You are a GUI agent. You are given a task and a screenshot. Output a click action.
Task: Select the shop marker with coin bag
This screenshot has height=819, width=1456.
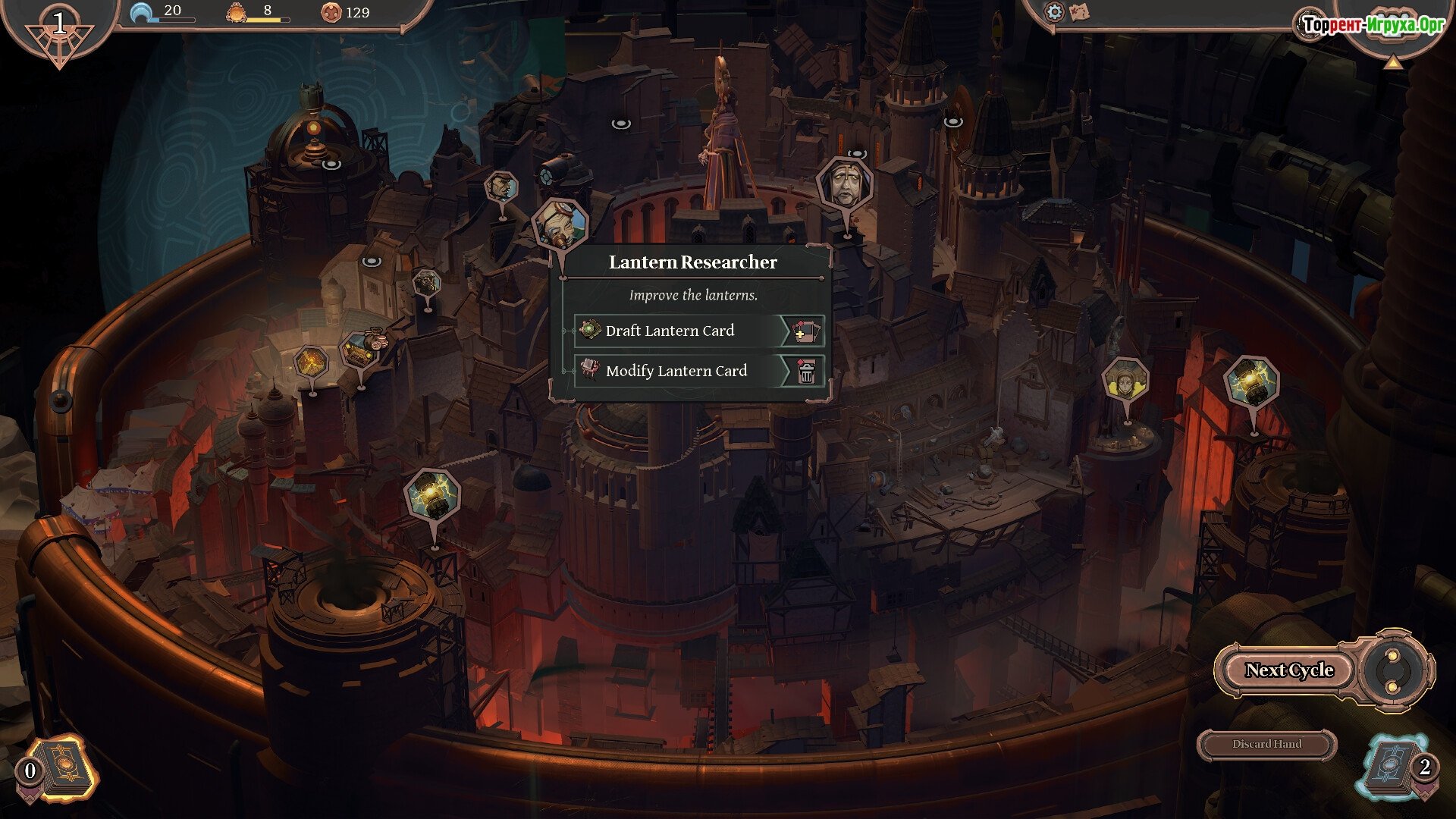(x=359, y=350)
